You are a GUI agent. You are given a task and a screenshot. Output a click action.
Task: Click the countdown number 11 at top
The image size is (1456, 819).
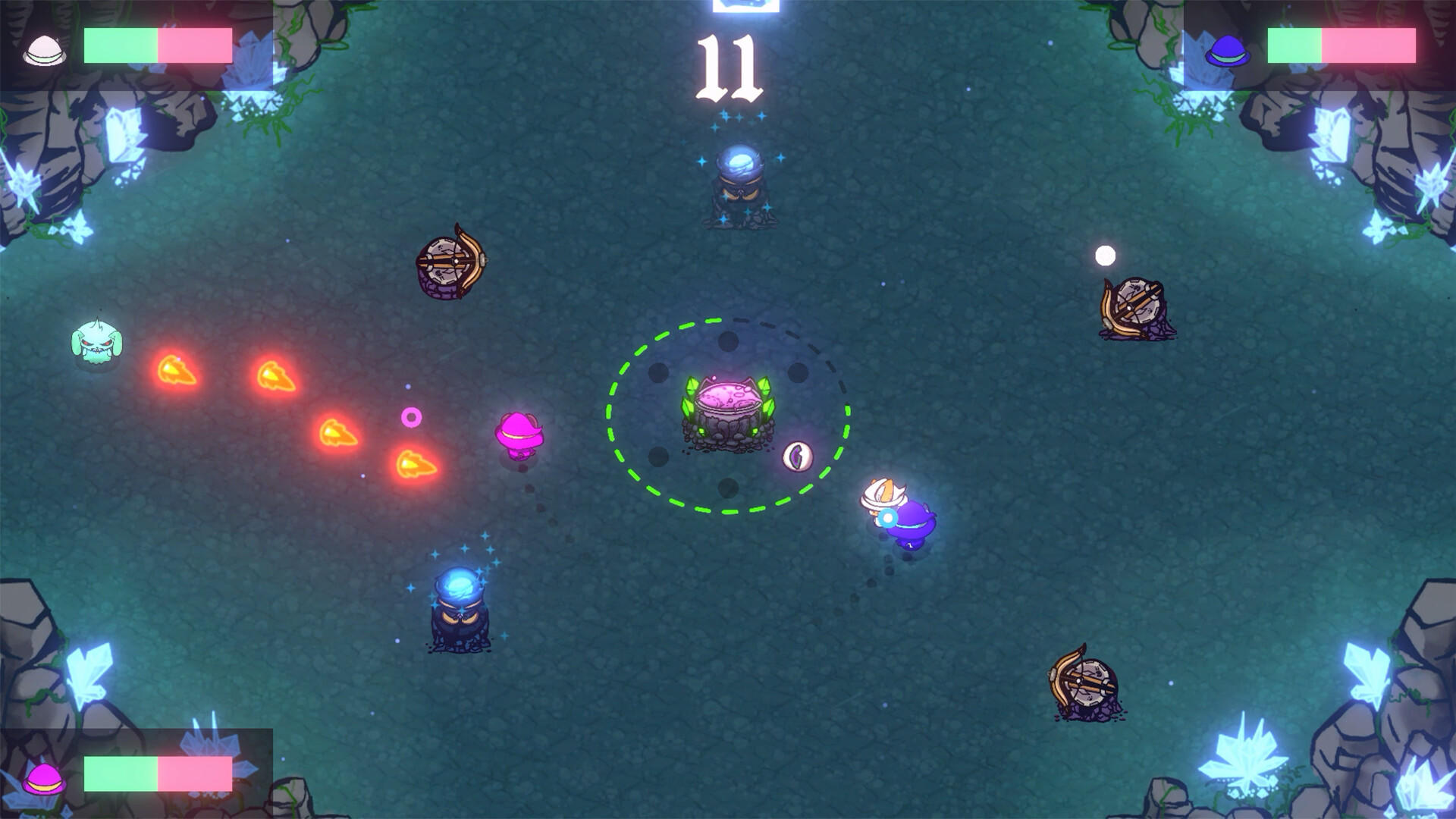click(730, 68)
